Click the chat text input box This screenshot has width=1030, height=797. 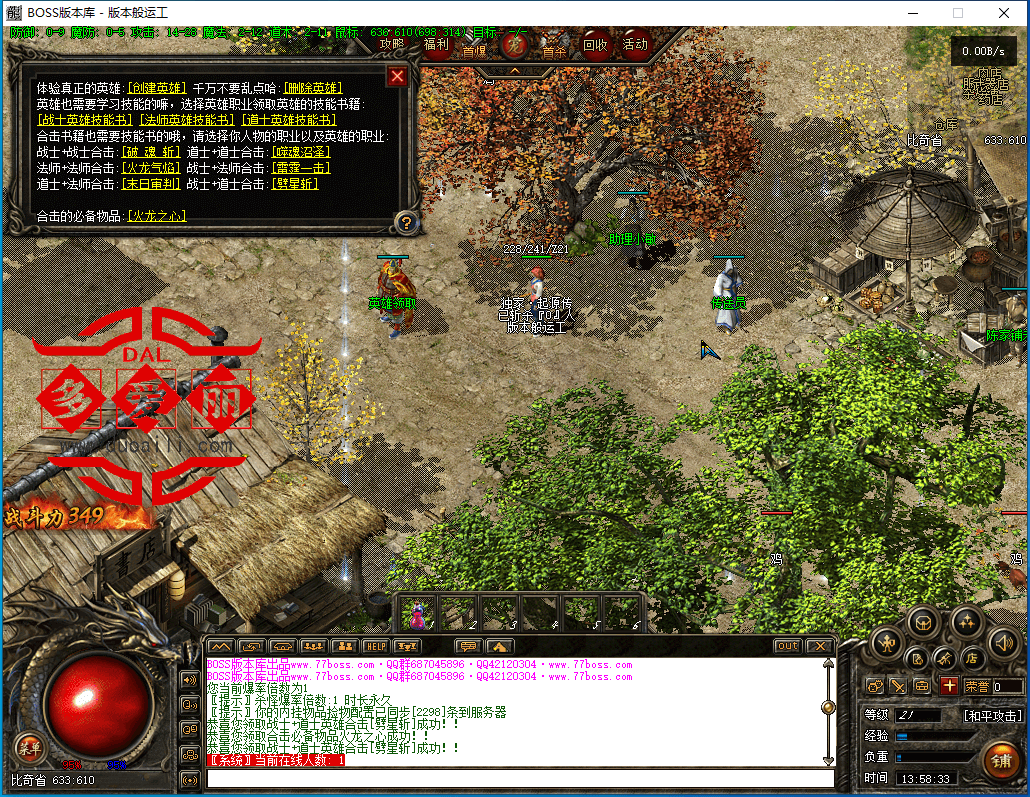point(520,778)
